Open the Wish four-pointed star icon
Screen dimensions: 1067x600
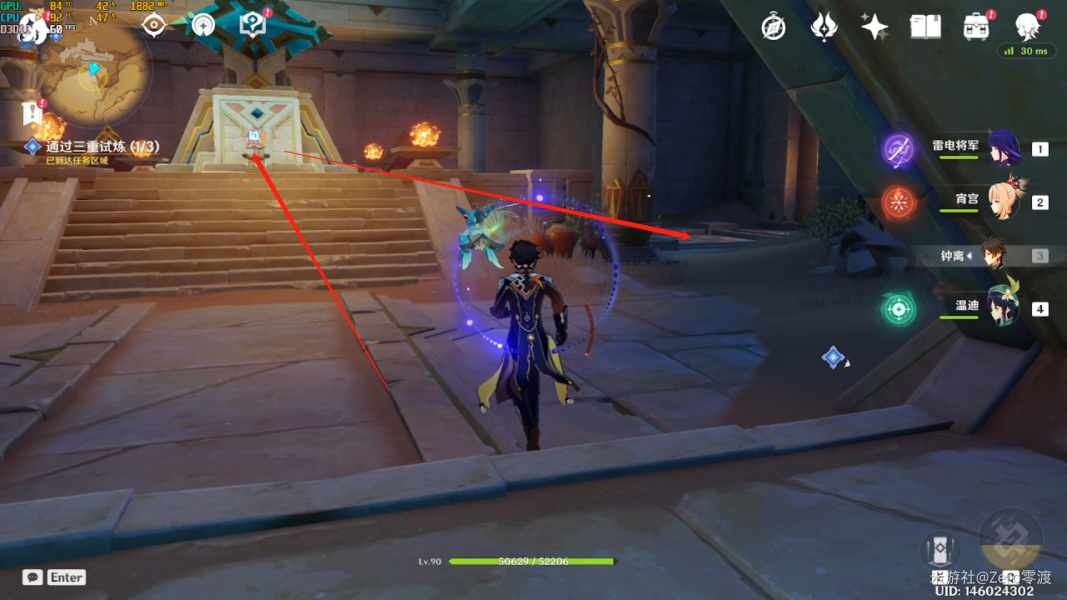click(x=874, y=27)
